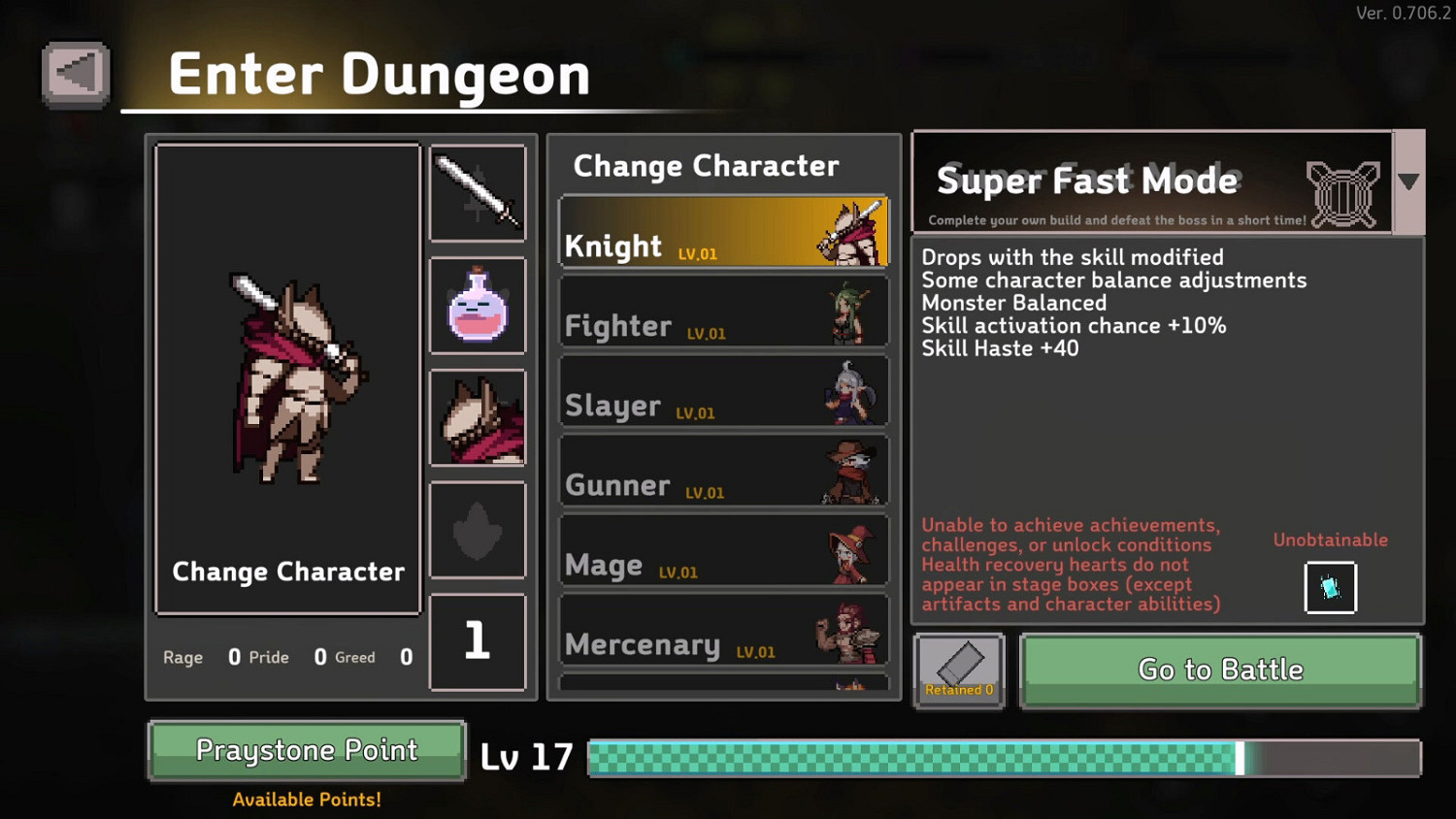The height and width of the screenshot is (819, 1456).
Task: Click the knight helmet equipment slot
Action: (x=478, y=417)
